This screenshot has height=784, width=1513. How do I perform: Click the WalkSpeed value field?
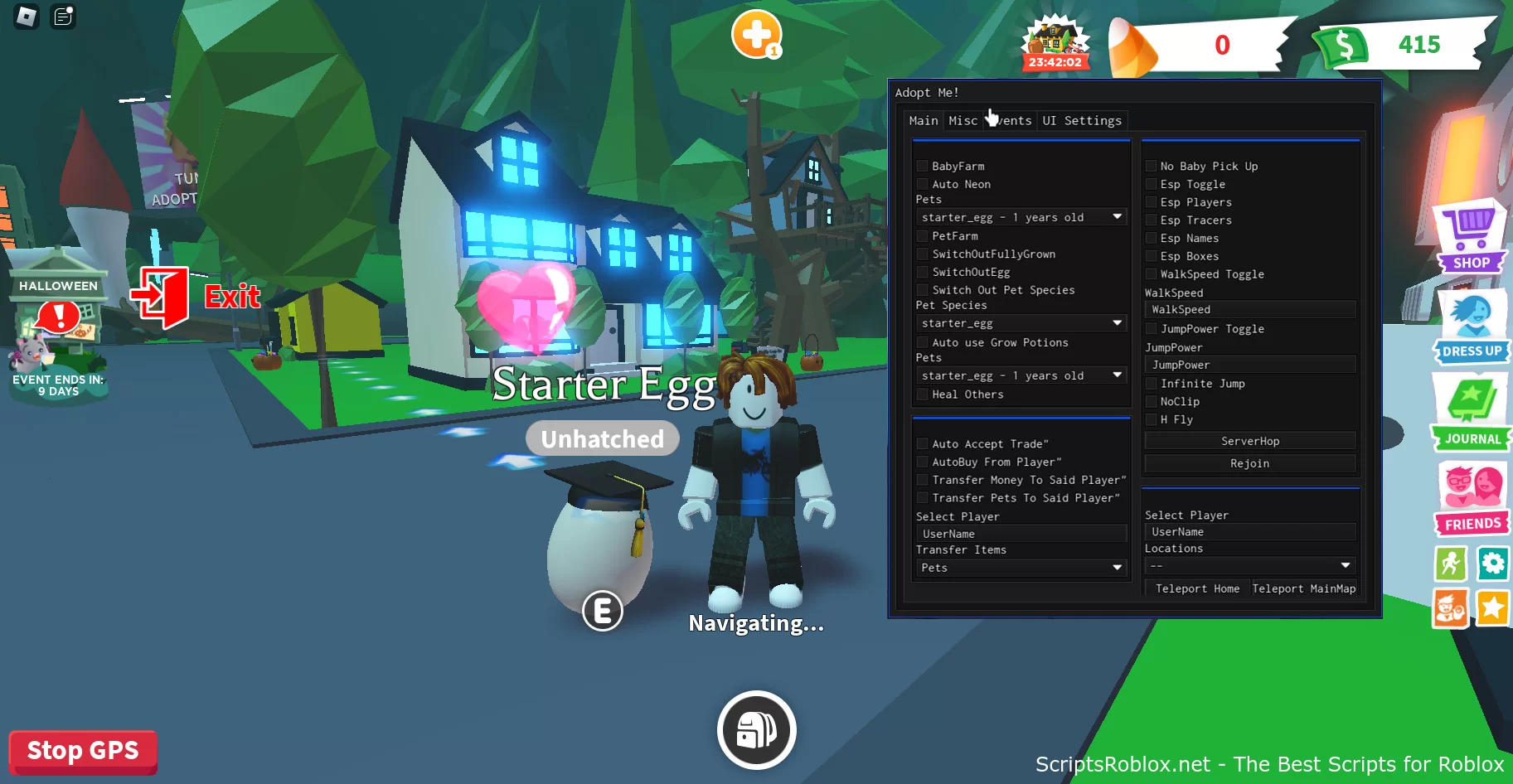tap(1249, 308)
